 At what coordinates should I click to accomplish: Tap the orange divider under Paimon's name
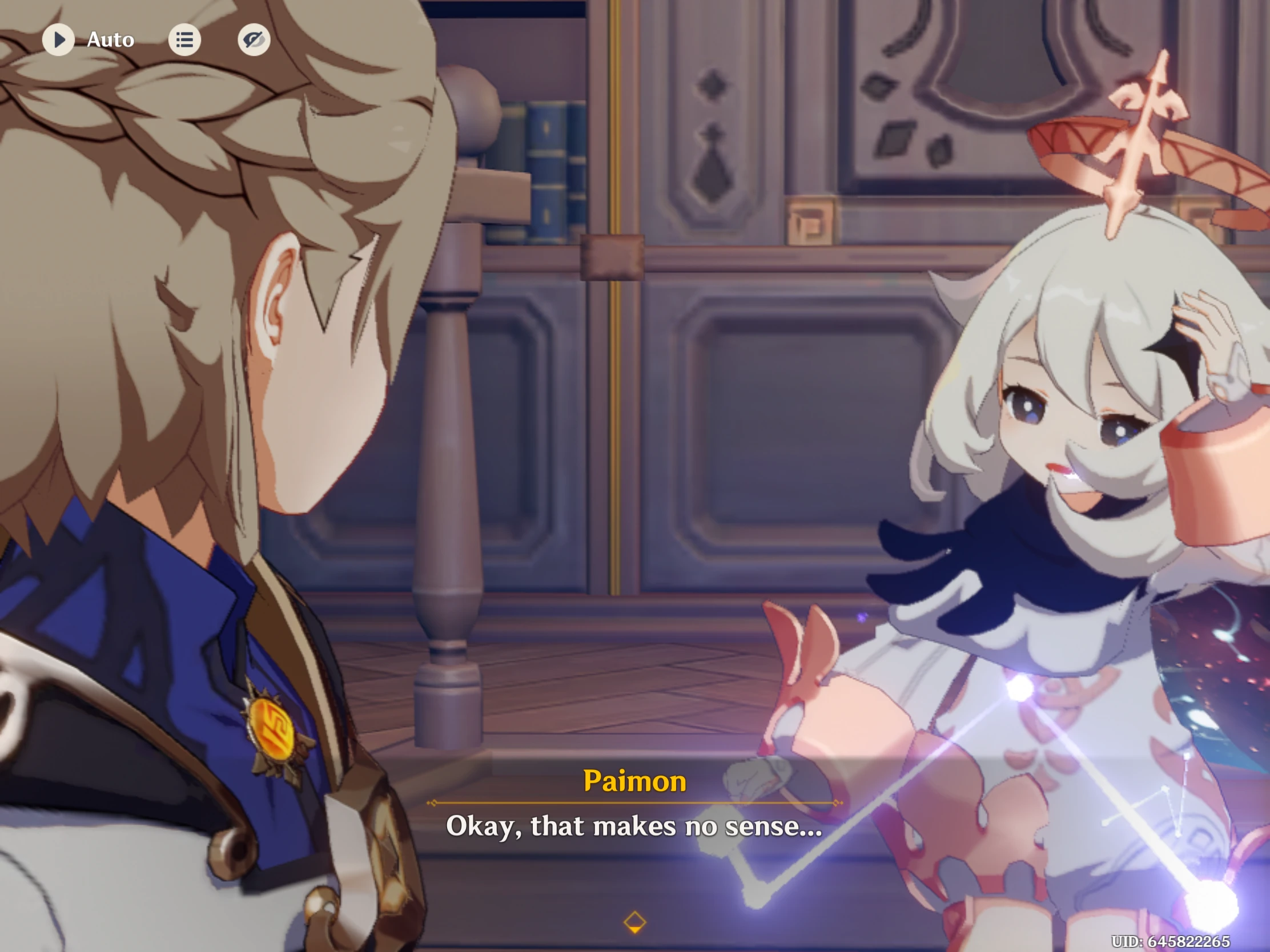(x=635, y=804)
